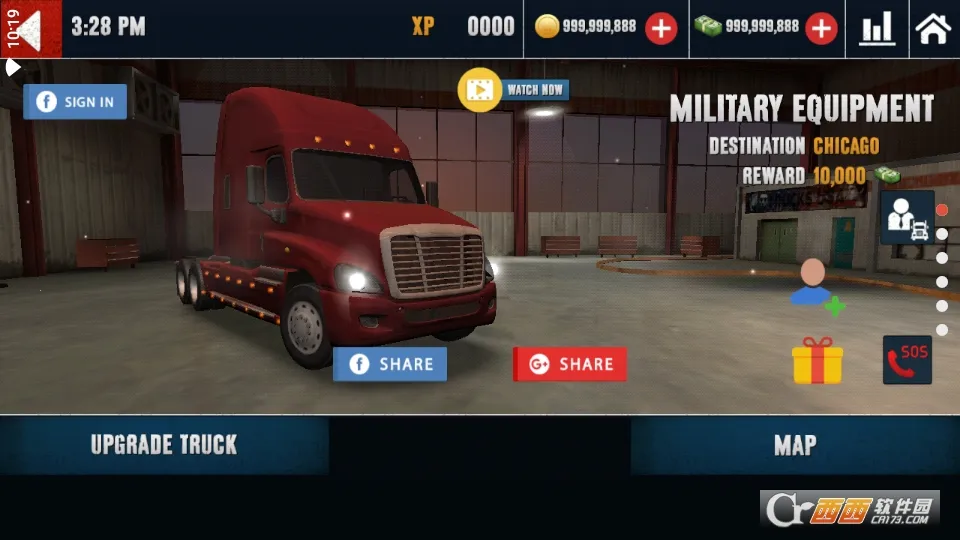Image resolution: width=960 pixels, height=540 pixels.
Task: Open the statistics bar chart icon
Action: tap(877, 28)
